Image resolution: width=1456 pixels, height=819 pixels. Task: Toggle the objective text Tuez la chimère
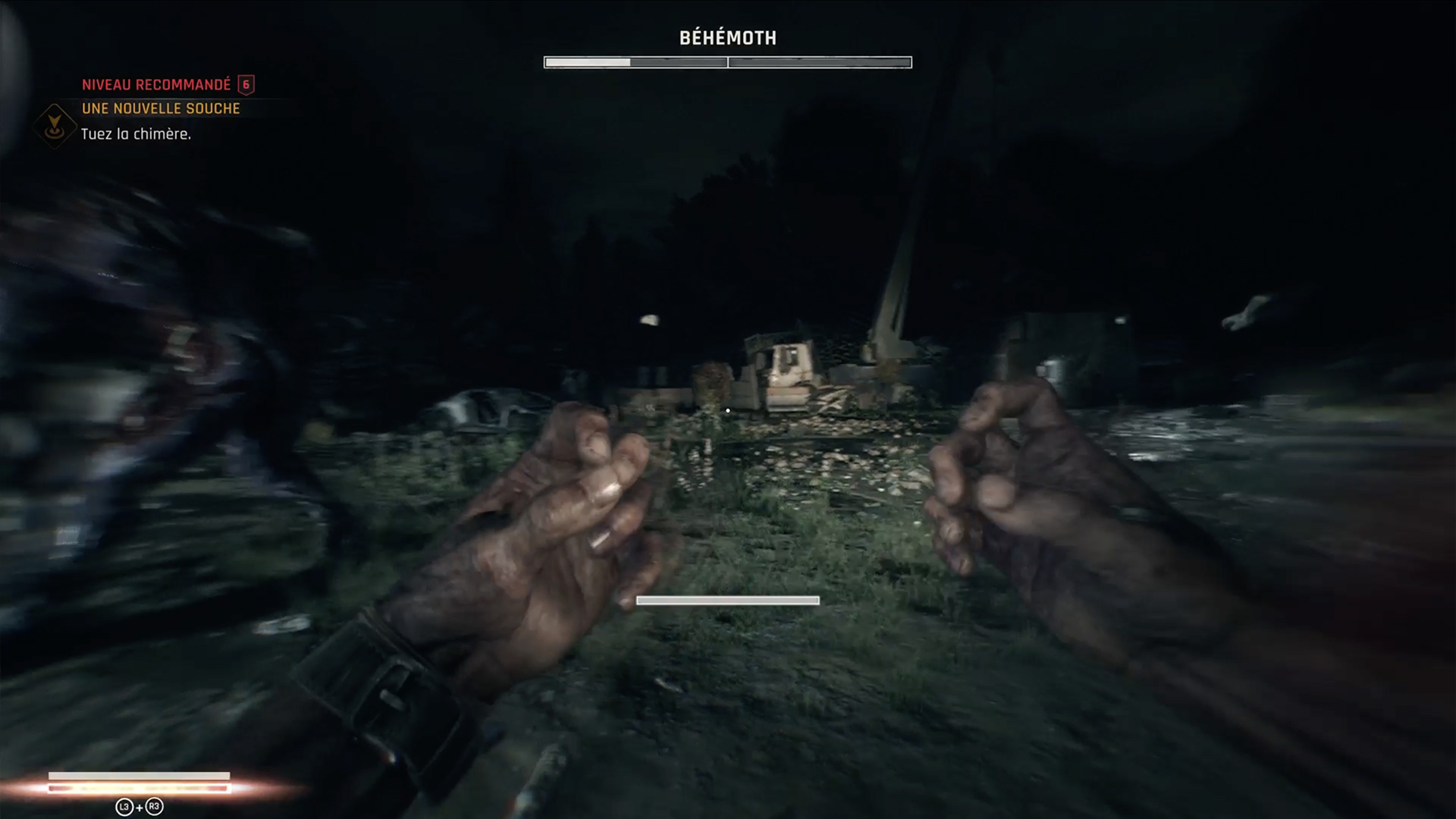135,134
